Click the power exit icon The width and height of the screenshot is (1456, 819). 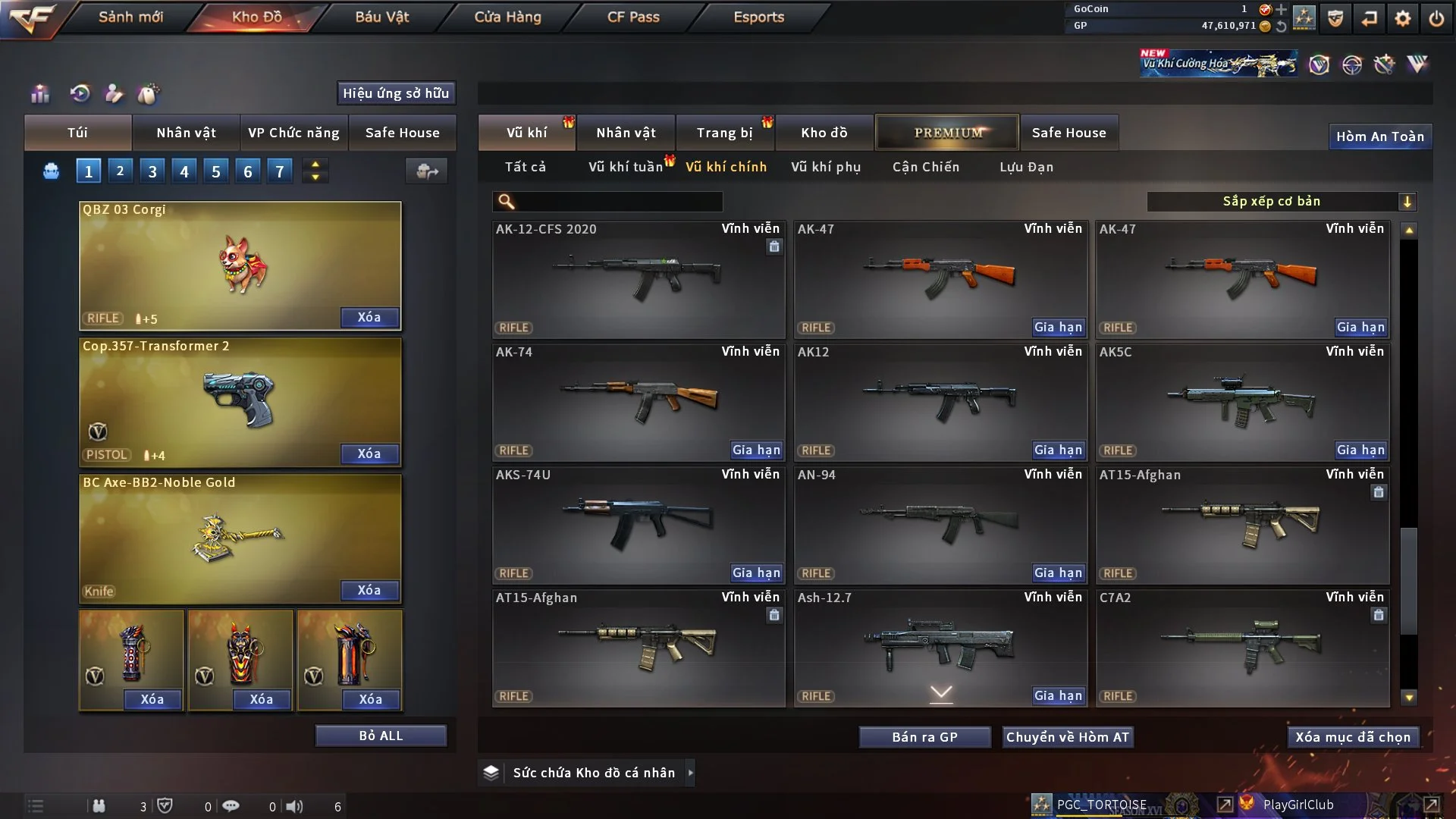click(1436, 17)
